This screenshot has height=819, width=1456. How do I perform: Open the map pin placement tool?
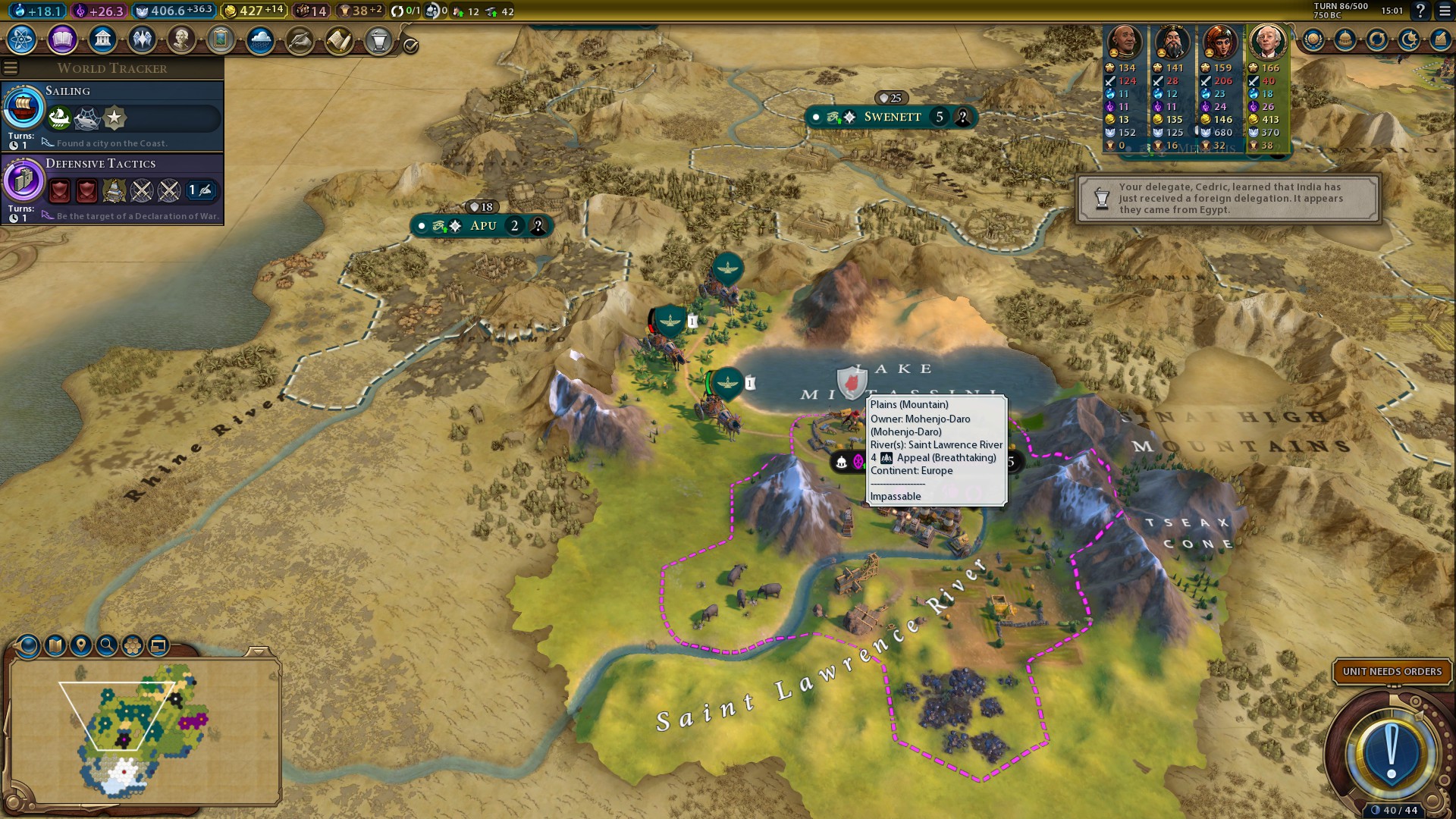80,645
